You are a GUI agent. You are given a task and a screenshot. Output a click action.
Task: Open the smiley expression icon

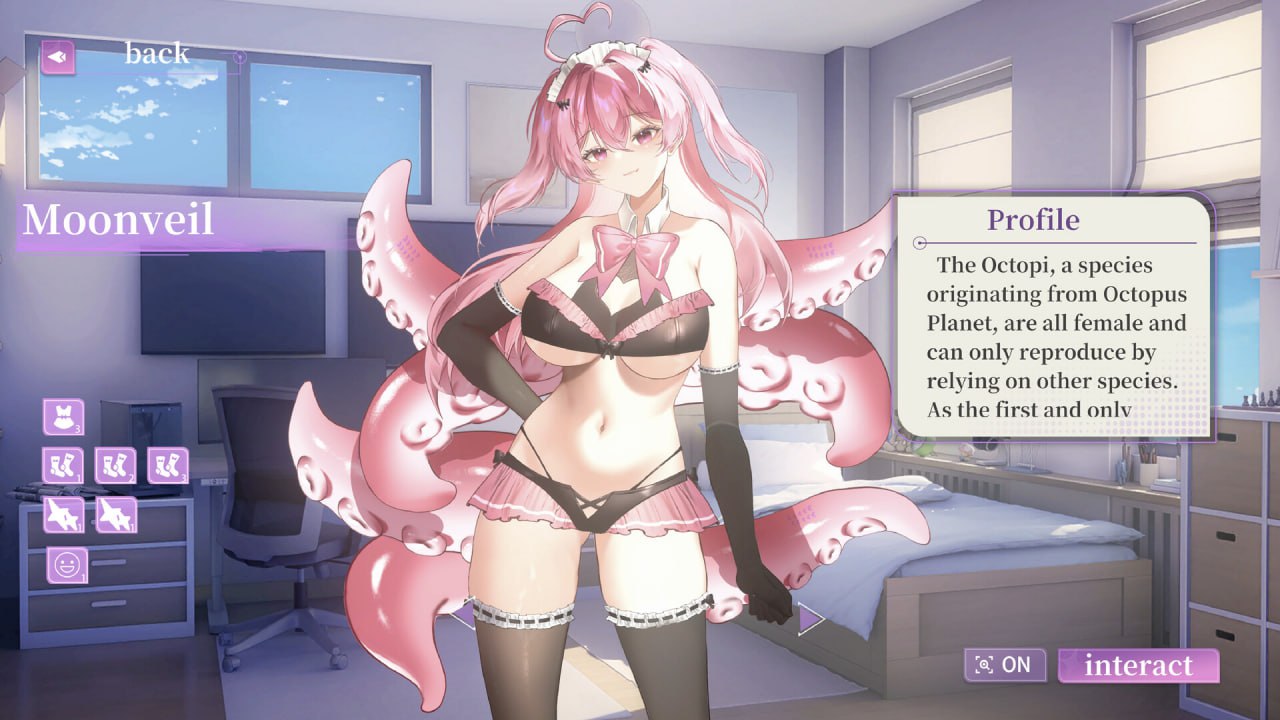coord(66,566)
